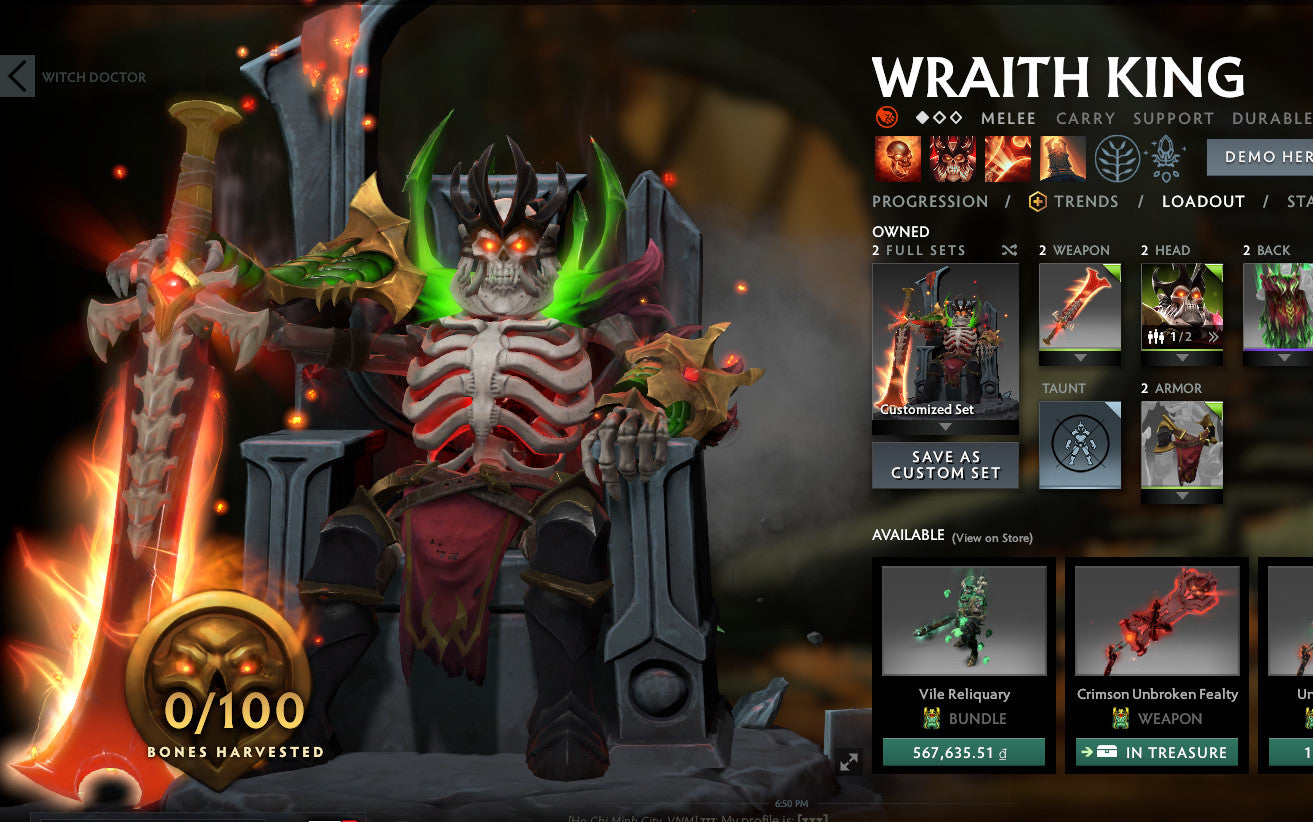Viewport: 1313px width, 822px height.
Task: Select Crimson Unbroken Fealty weapon thumbnail
Action: click(x=1156, y=620)
